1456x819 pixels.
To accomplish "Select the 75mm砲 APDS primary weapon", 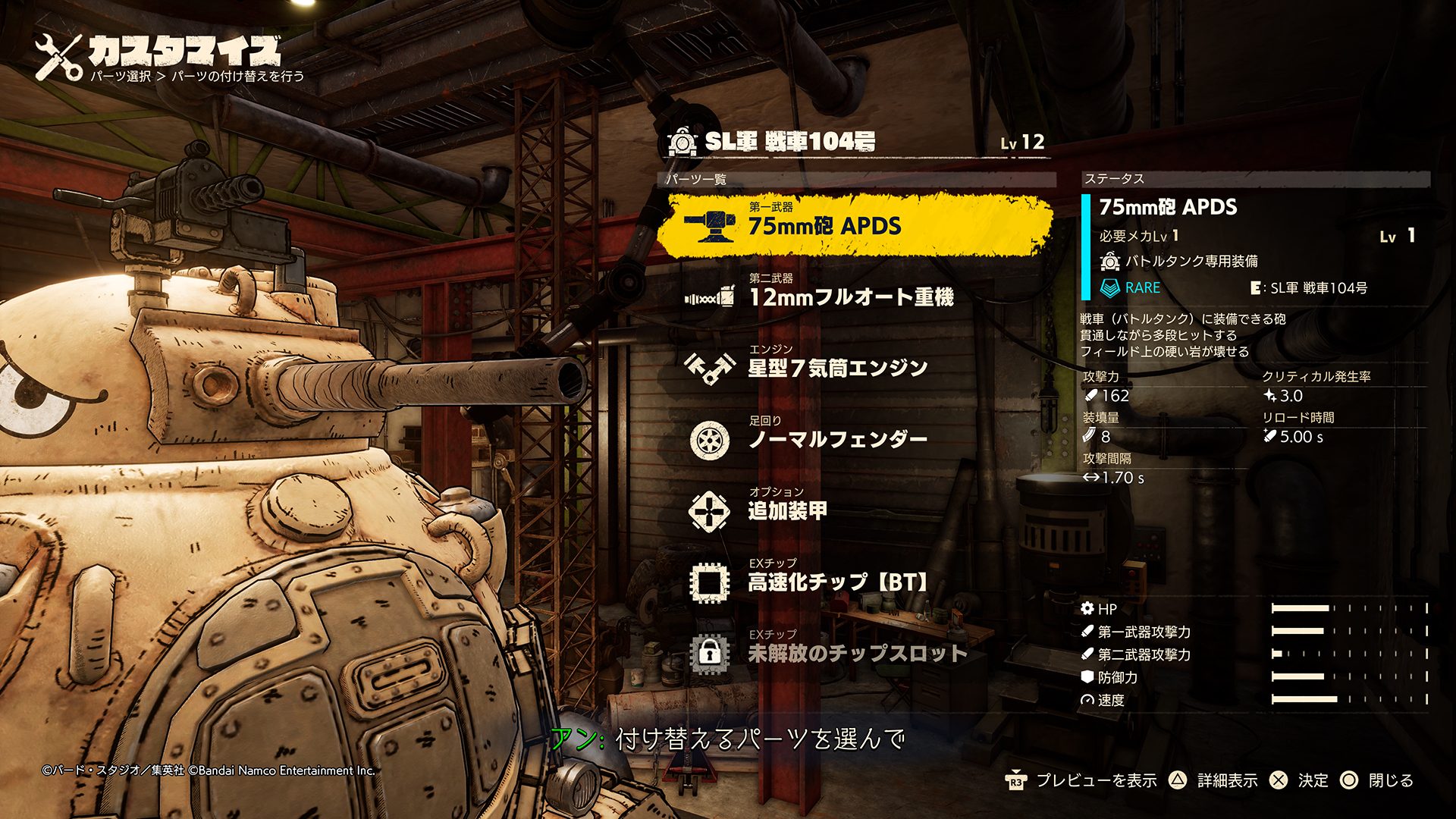I will [824, 225].
